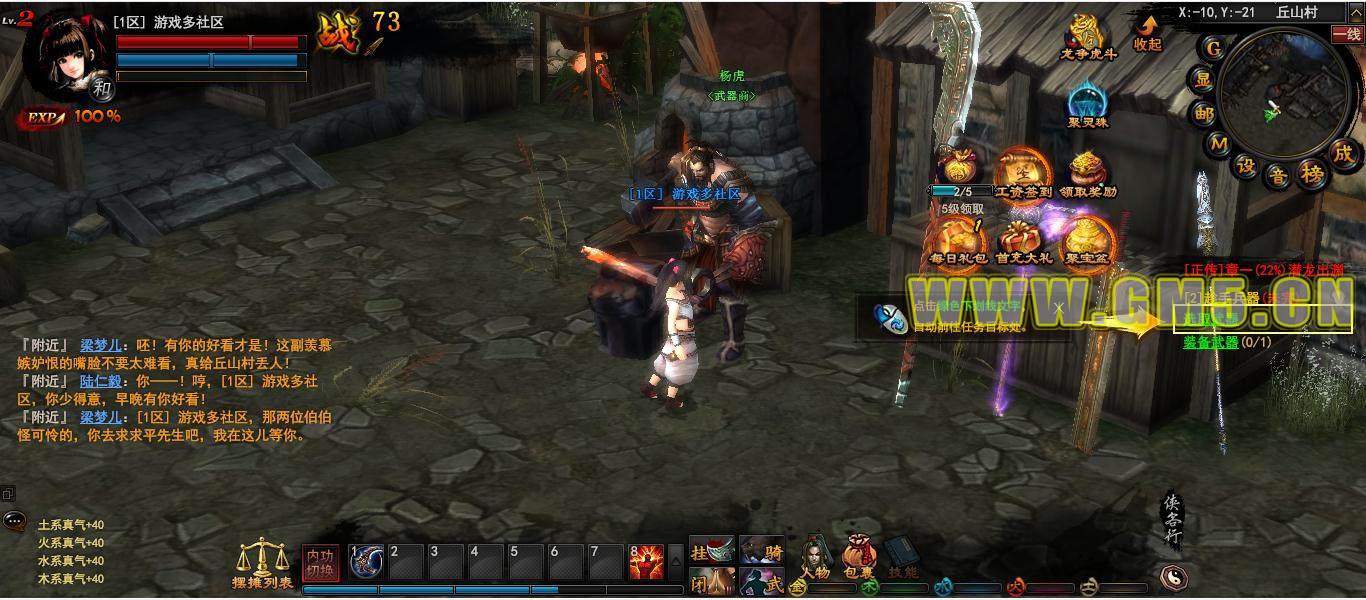Claim the 工资签到 salary sign-in
The width and height of the screenshot is (1366, 600).
click(x=1022, y=170)
